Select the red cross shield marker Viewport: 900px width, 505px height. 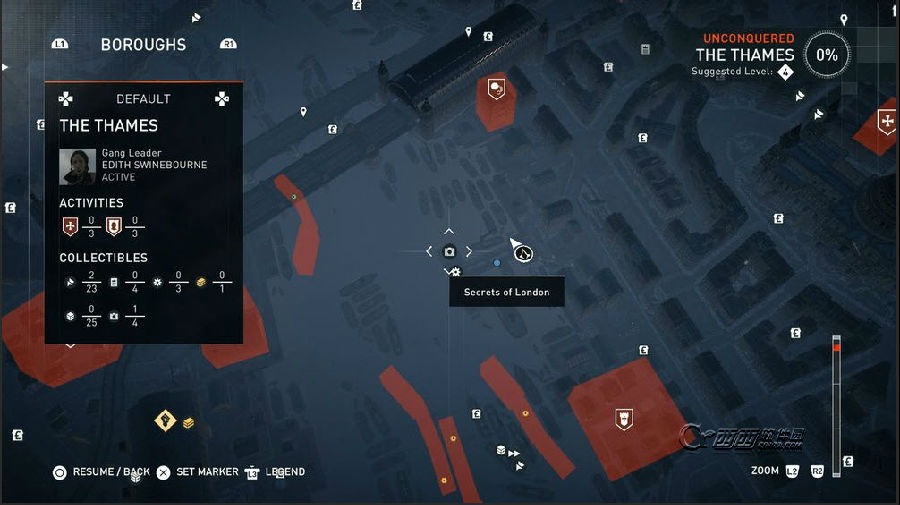[885, 122]
